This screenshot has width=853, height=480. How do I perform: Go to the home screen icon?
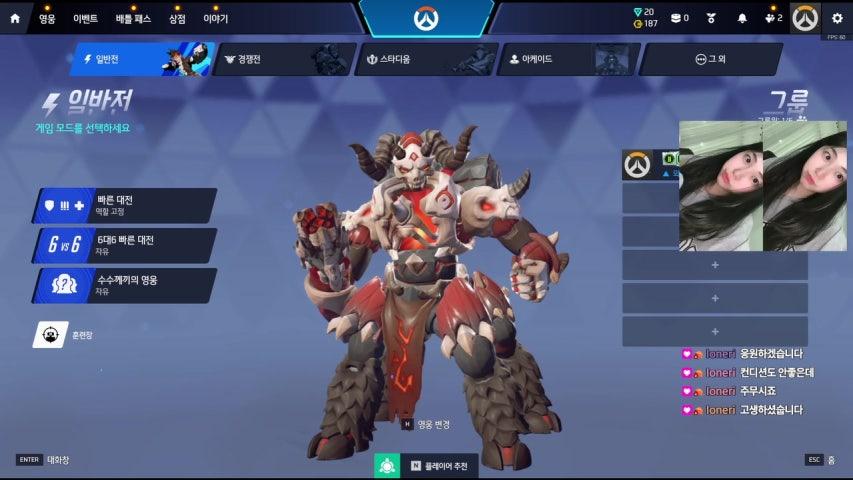tap(15, 18)
